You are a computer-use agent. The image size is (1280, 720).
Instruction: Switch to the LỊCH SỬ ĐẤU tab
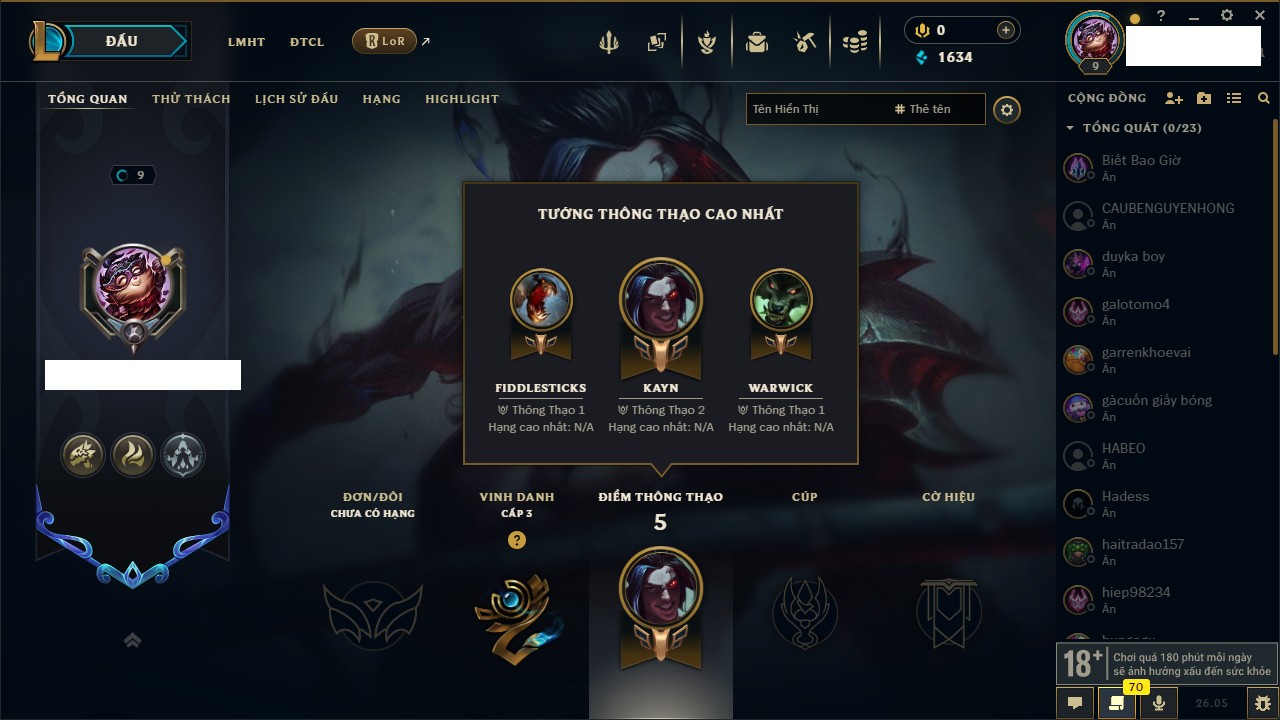pyautogui.click(x=296, y=99)
